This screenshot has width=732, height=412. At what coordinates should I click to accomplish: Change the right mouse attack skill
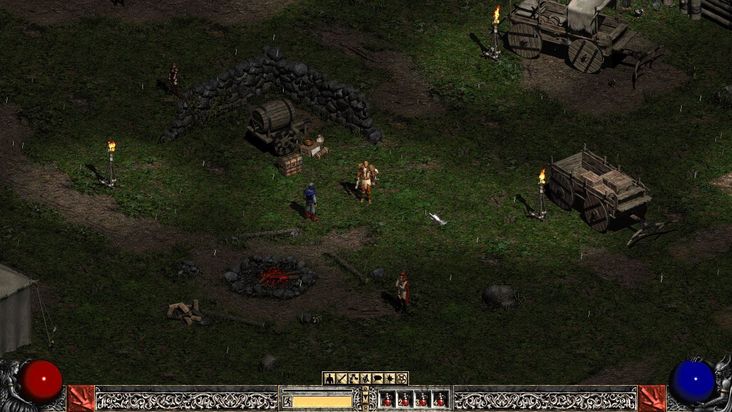click(x=652, y=398)
